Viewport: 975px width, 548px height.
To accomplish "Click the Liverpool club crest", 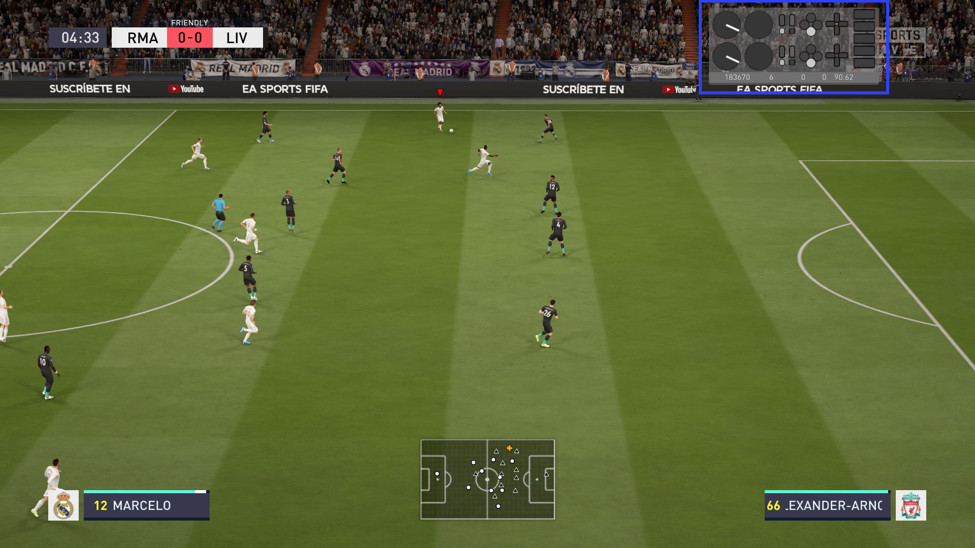I will coord(910,506).
